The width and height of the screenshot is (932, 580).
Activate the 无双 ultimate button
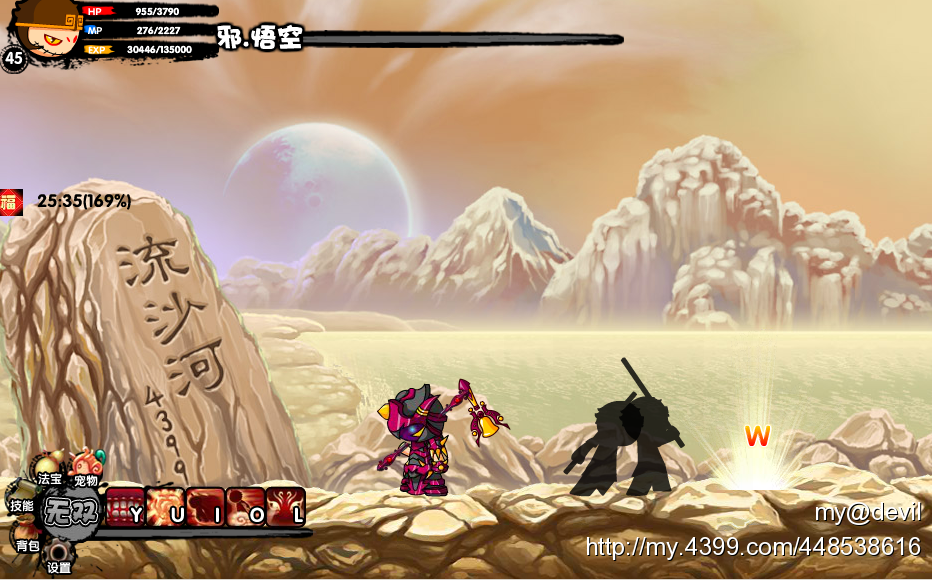72,512
